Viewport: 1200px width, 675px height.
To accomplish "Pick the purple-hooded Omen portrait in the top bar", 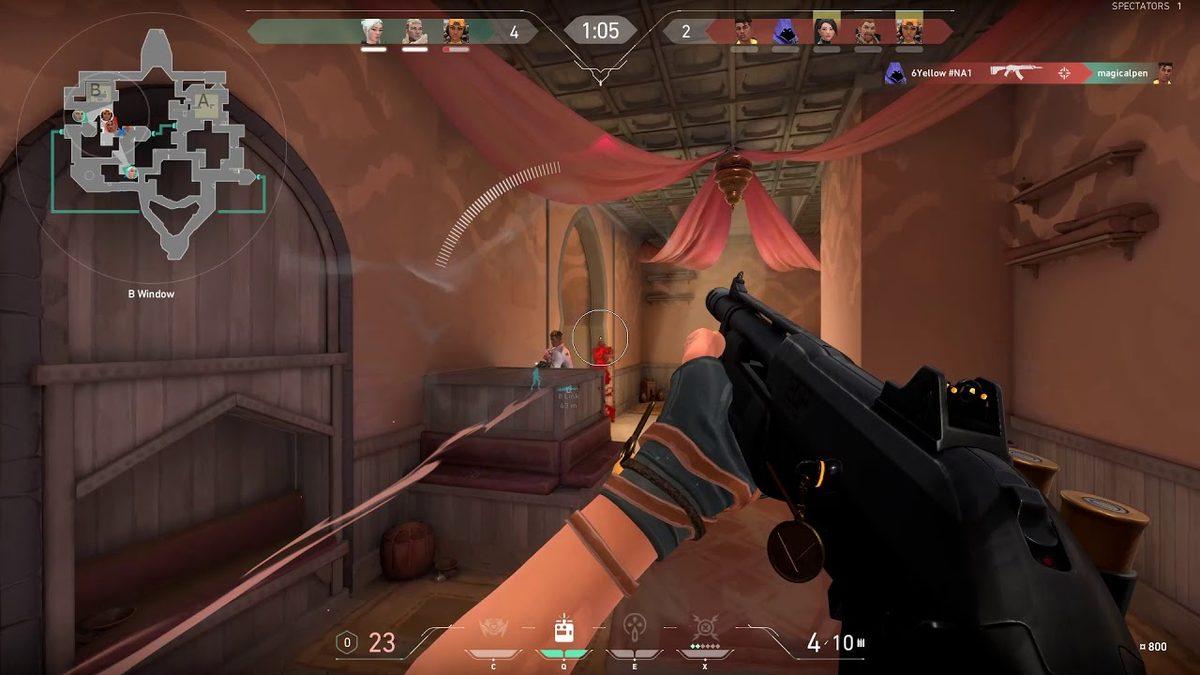I will tap(783, 32).
